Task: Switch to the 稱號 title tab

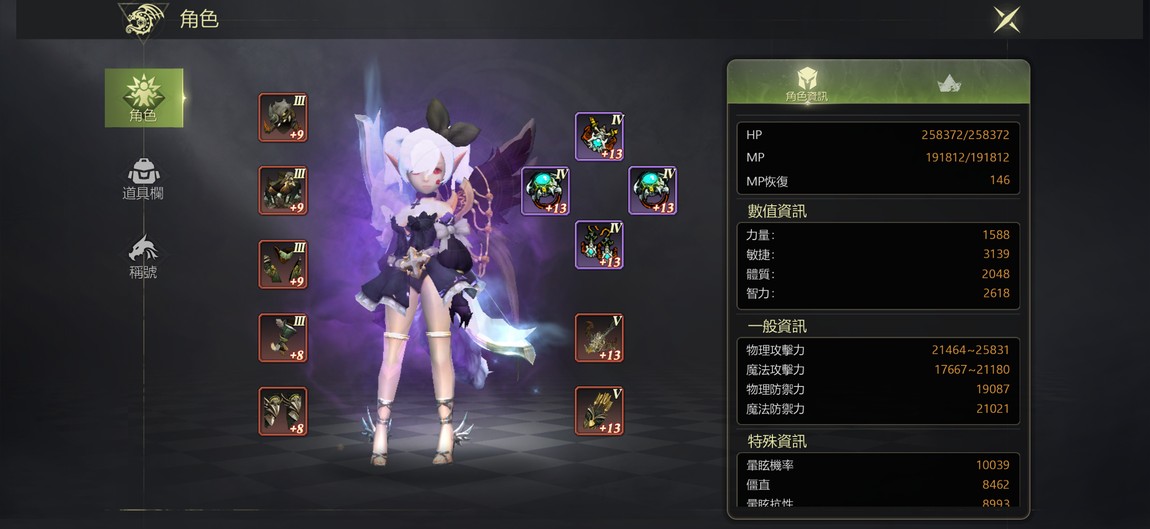Action: point(143,256)
